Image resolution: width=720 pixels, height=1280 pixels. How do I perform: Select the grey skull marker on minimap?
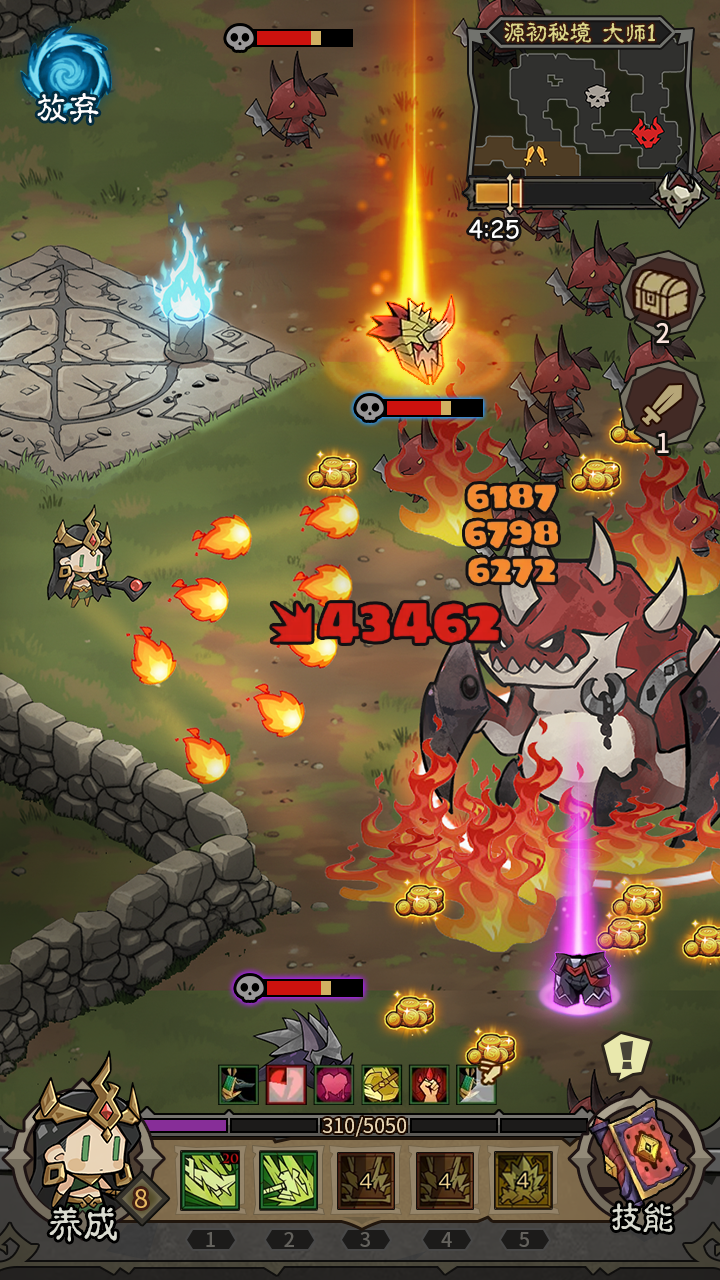pos(597,97)
